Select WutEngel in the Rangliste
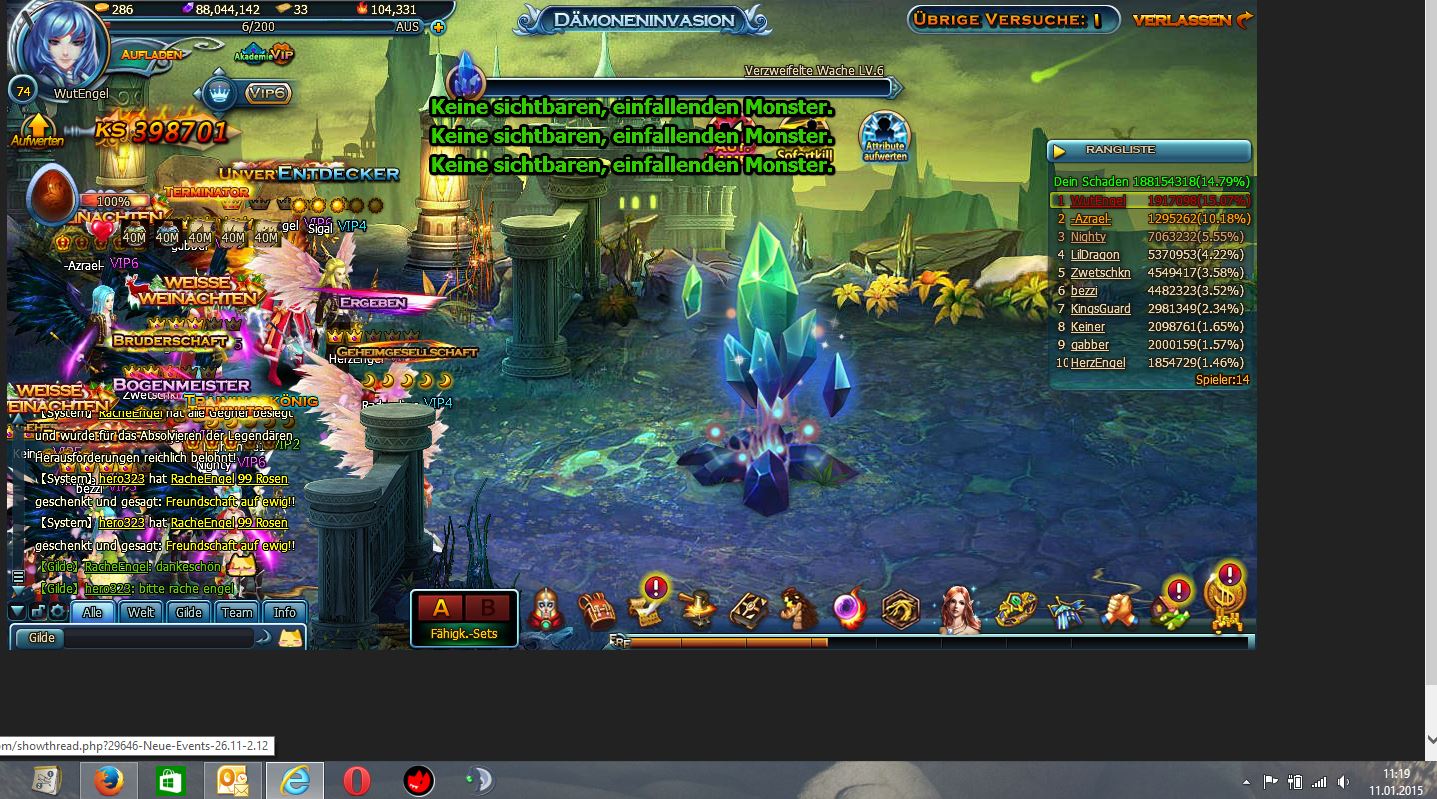 pos(1097,201)
